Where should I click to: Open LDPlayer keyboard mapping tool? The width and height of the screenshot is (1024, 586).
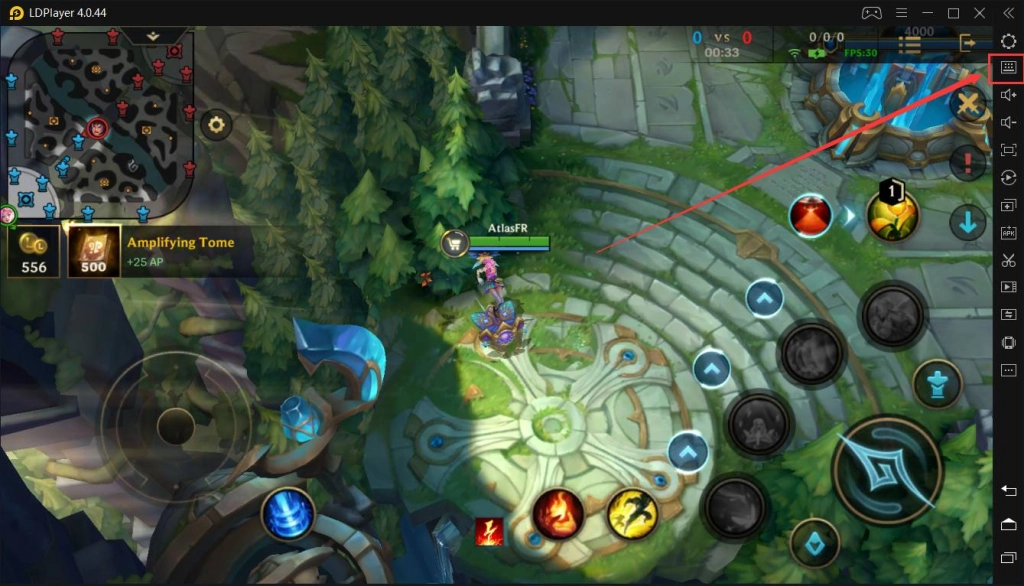[x=1007, y=67]
